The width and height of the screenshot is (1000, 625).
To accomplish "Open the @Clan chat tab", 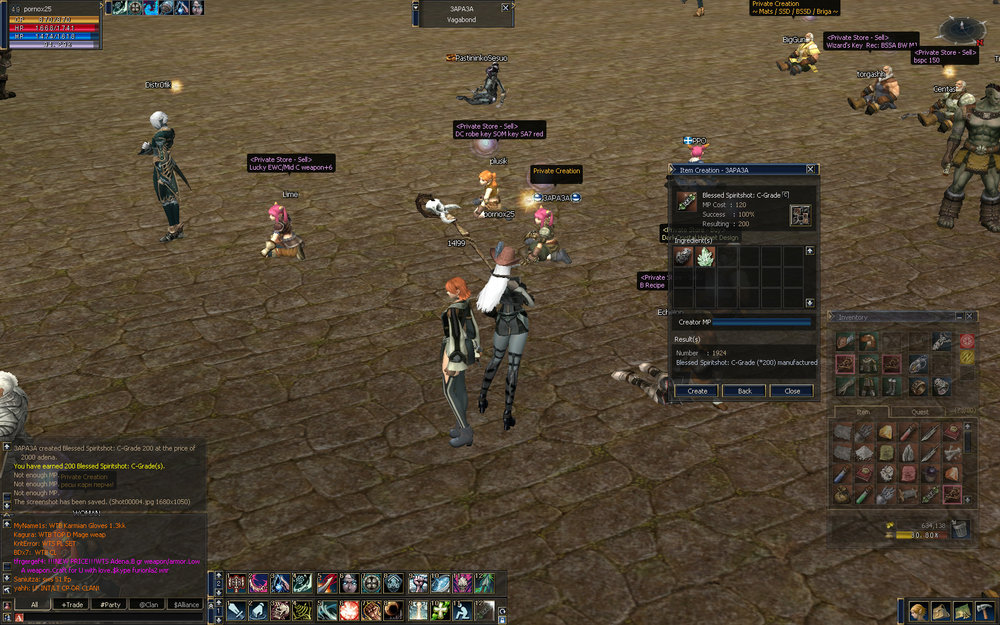I will point(148,605).
